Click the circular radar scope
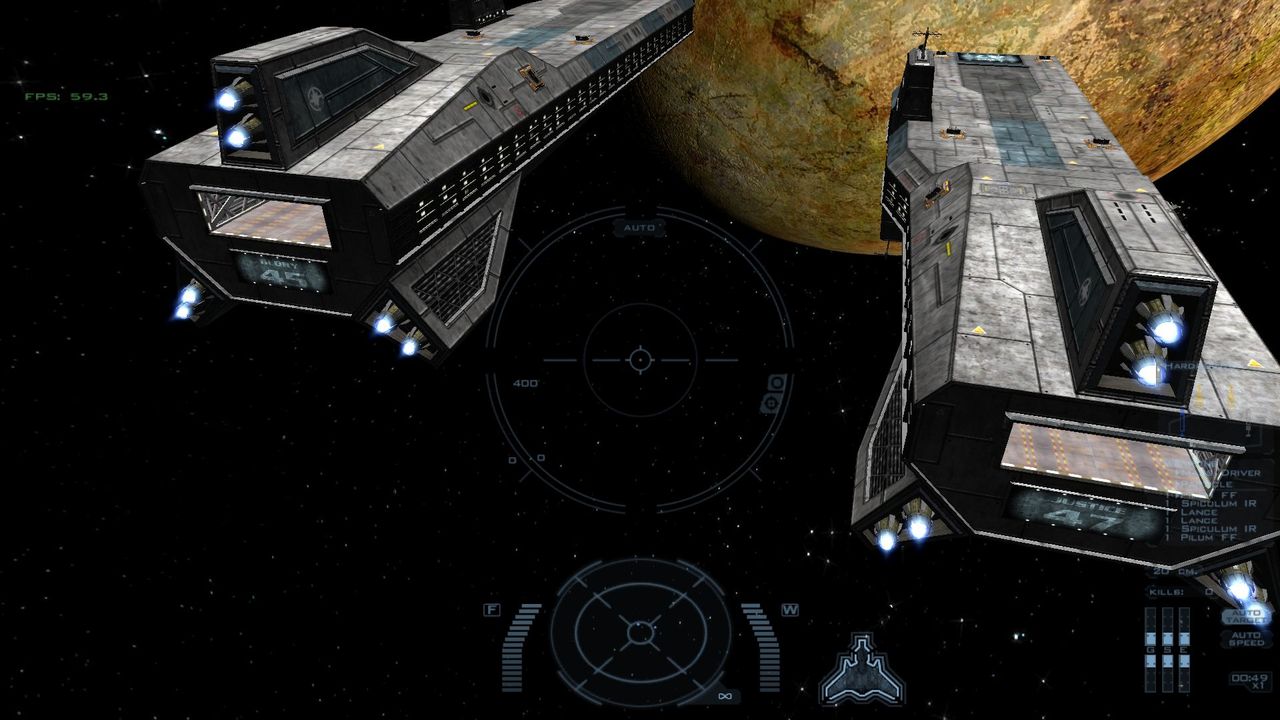The width and height of the screenshot is (1280, 720). coord(639,631)
